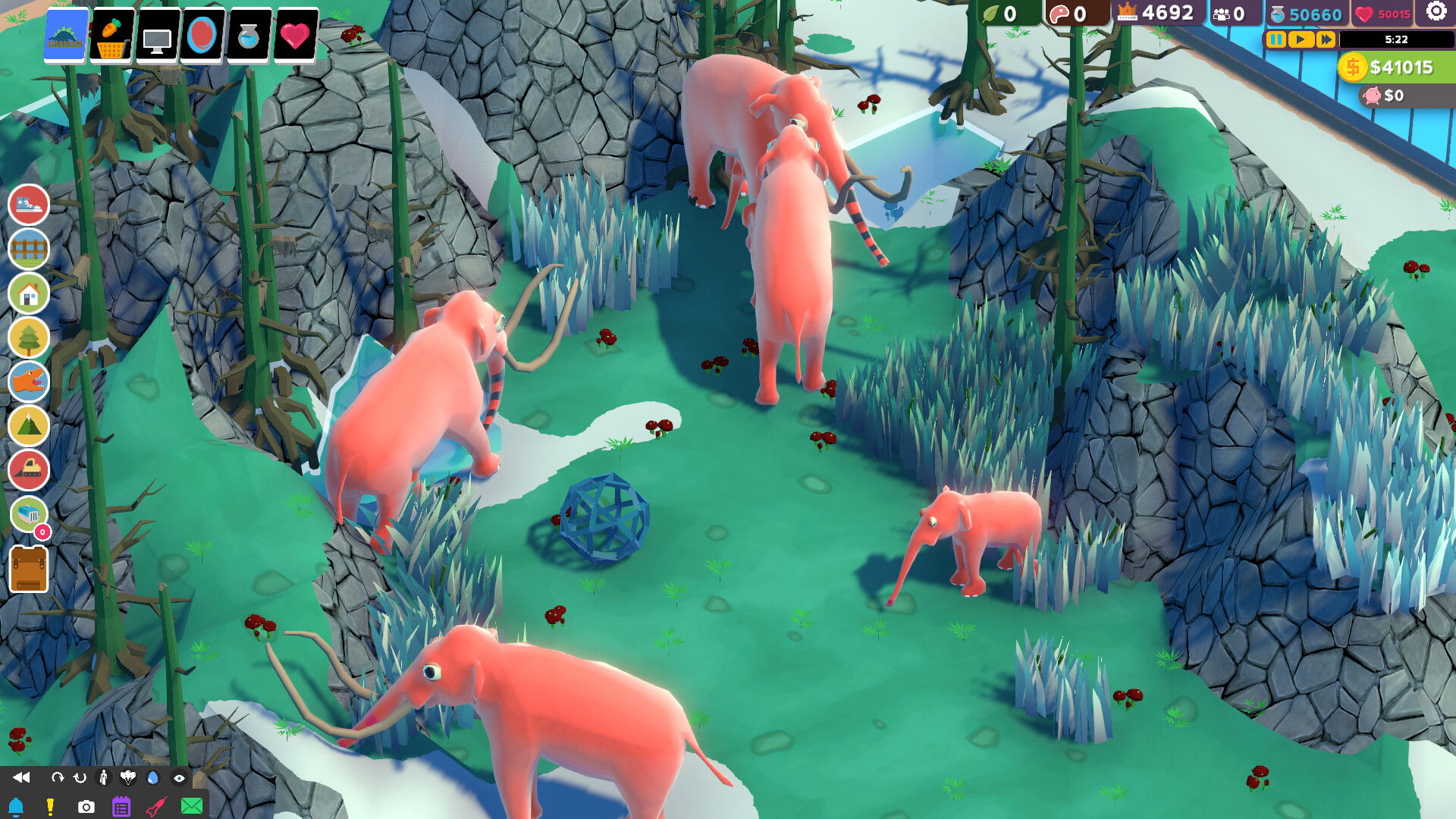Screen dimensions: 1456x819
Task: Toggle the eye view mode
Action: pyautogui.click(x=180, y=777)
